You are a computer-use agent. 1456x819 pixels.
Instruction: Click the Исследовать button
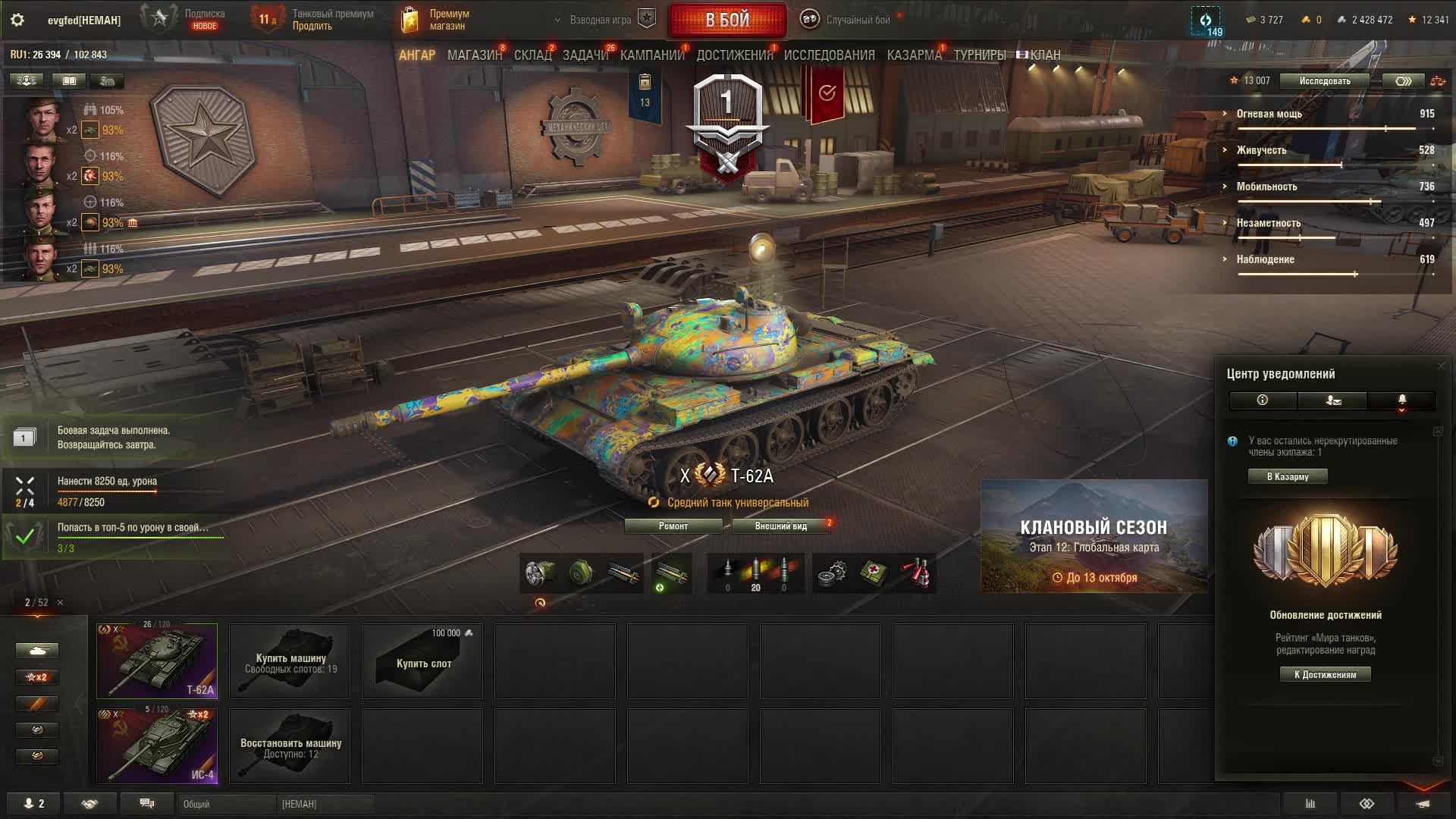[x=1324, y=81]
